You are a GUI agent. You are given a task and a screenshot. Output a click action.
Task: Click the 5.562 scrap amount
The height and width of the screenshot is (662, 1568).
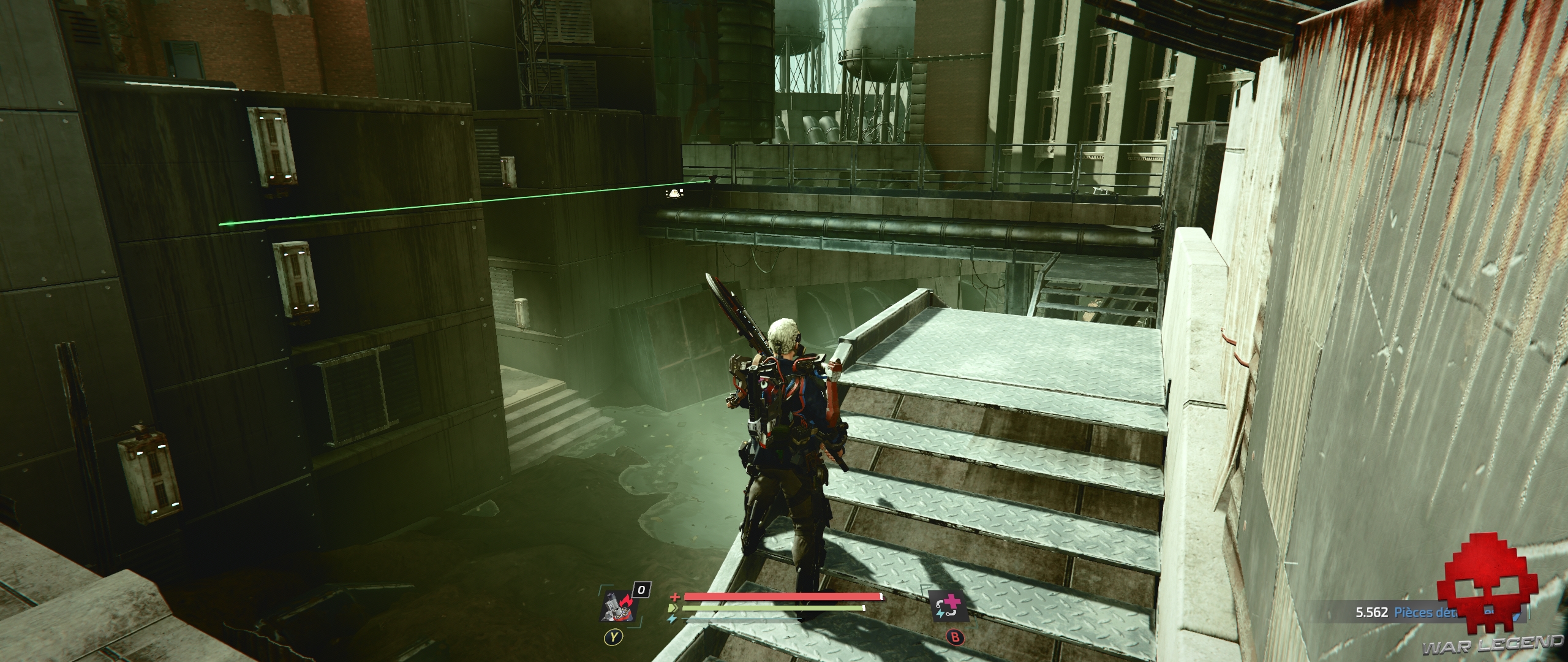pos(1372,612)
